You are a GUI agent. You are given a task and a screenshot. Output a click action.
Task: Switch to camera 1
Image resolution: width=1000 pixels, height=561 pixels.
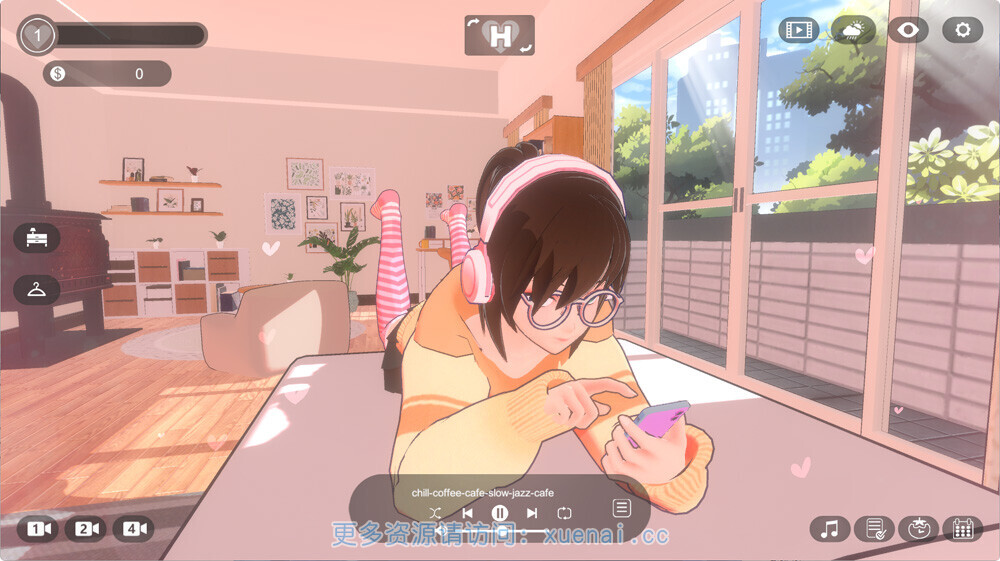click(x=39, y=529)
